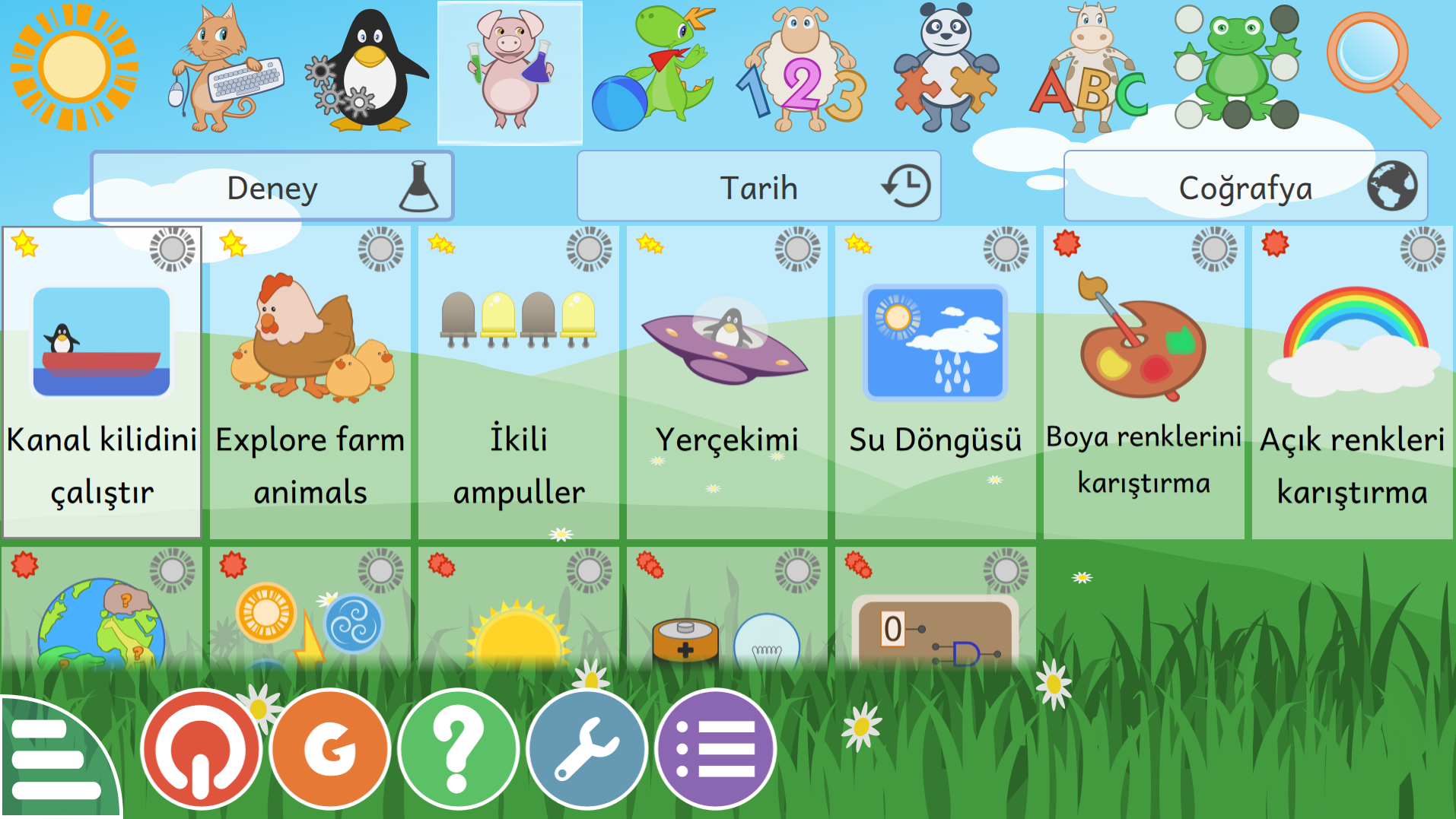
Task: Open the Experiments category with the pig icon
Action: coord(510,68)
